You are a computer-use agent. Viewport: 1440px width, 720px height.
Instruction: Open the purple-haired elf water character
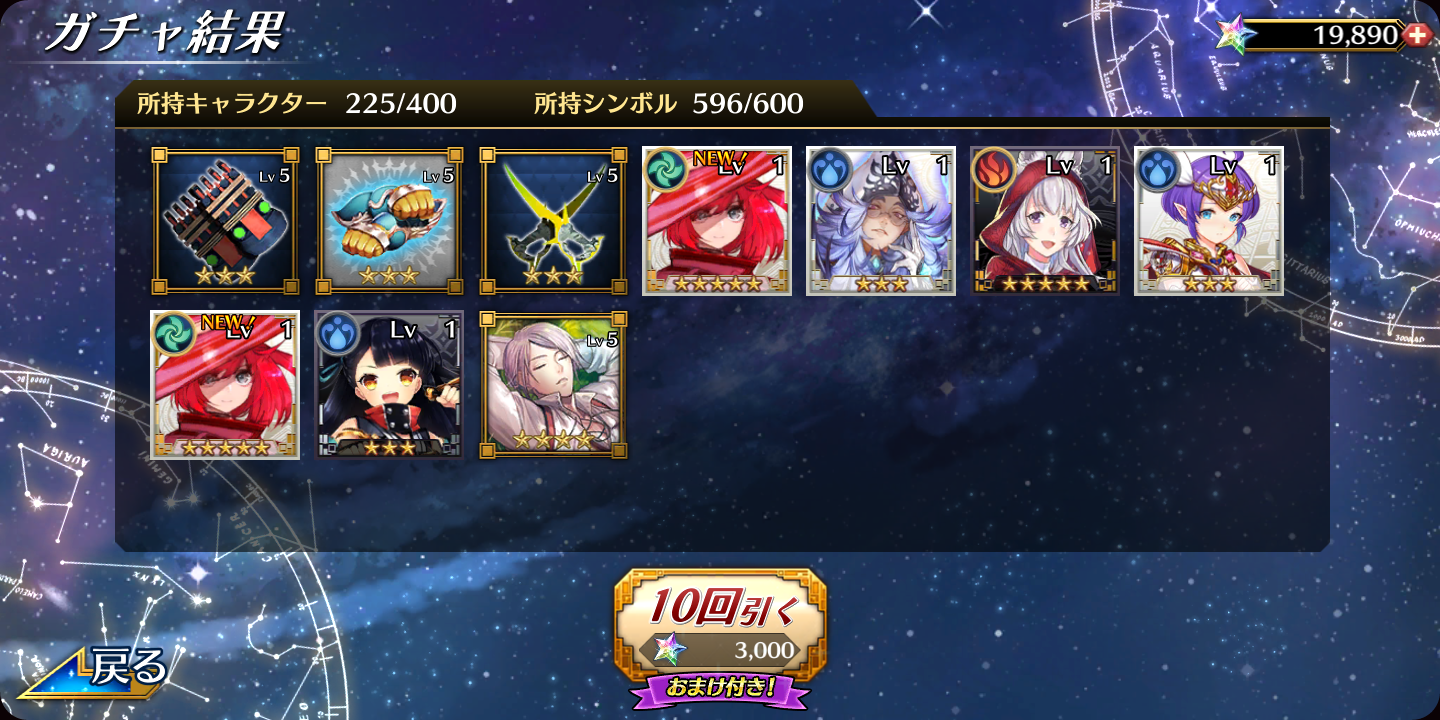(1209, 221)
